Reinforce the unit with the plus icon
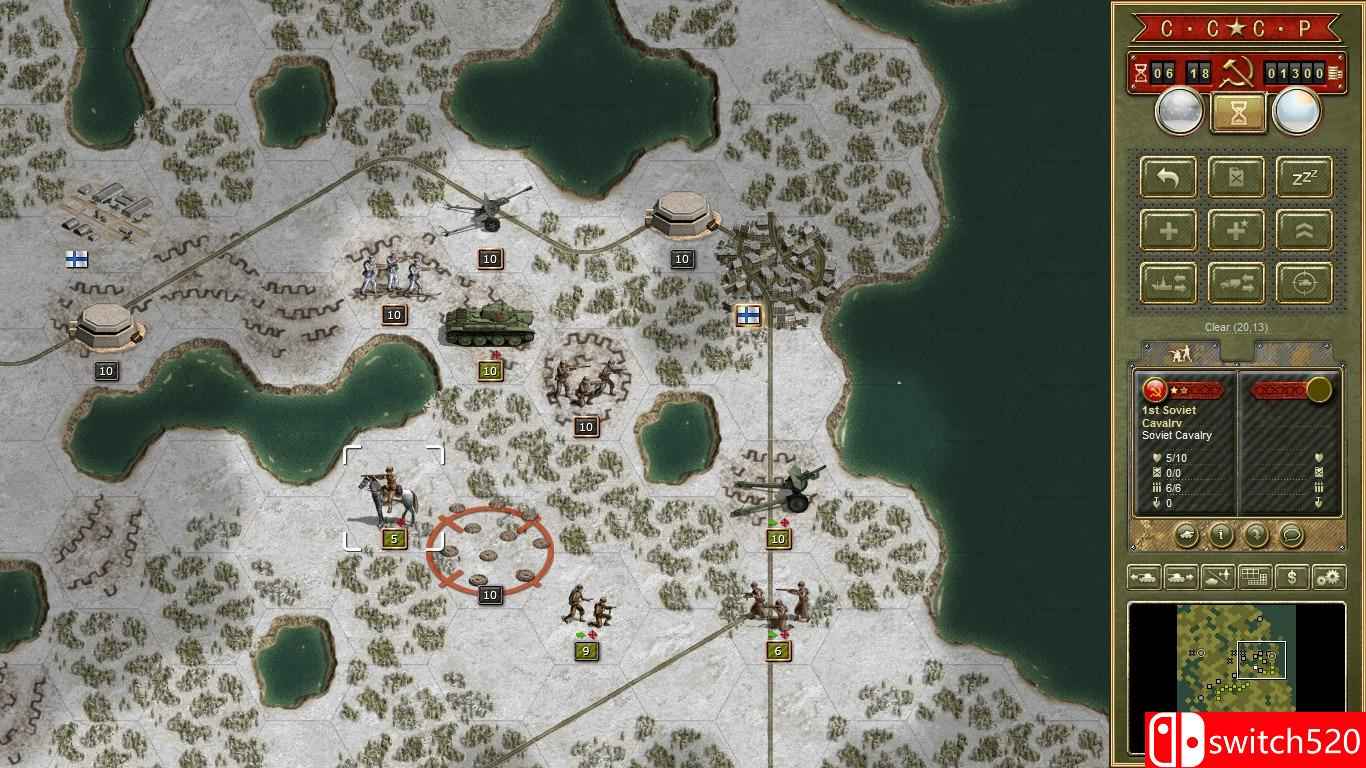The height and width of the screenshot is (768, 1366). [1166, 230]
